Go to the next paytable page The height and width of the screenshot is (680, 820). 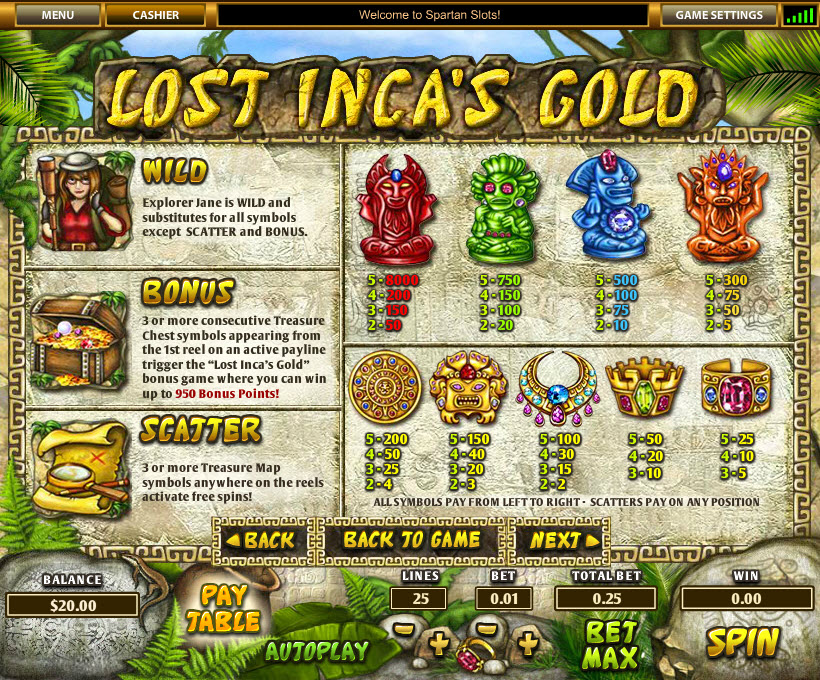tap(559, 540)
